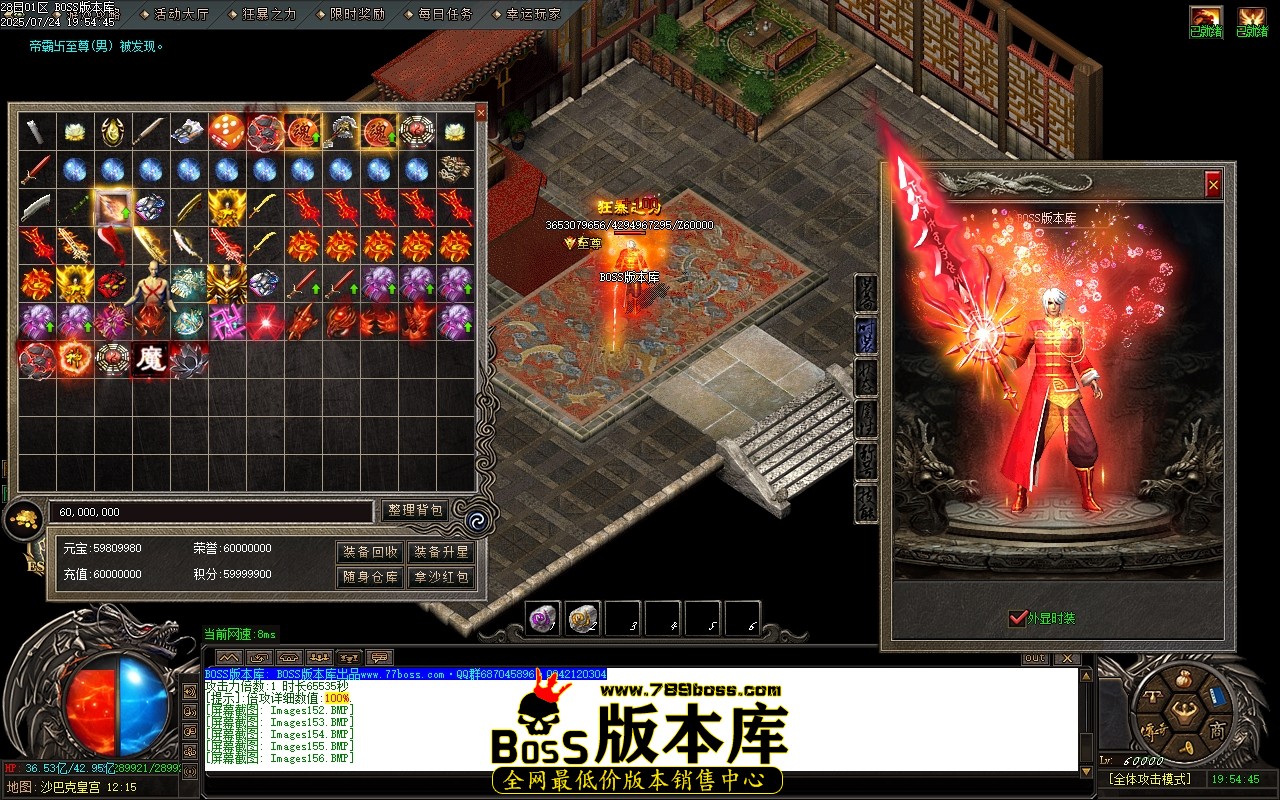Click the 魔 item in the inventory grid
Screen dimensions: 1280x800
tap(150, 357)
